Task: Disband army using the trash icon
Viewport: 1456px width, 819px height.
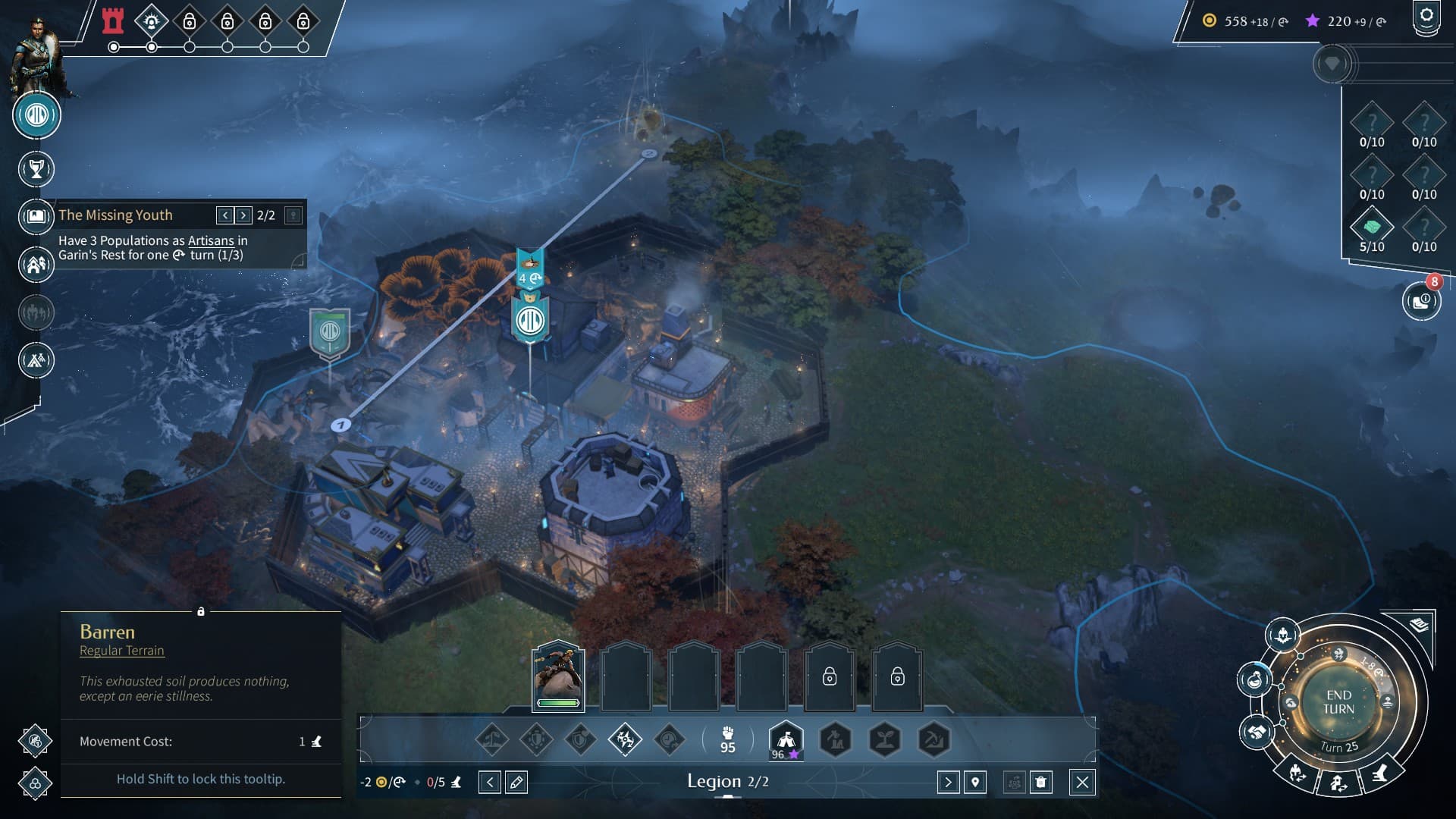Action: click(x=1041, y=782)
